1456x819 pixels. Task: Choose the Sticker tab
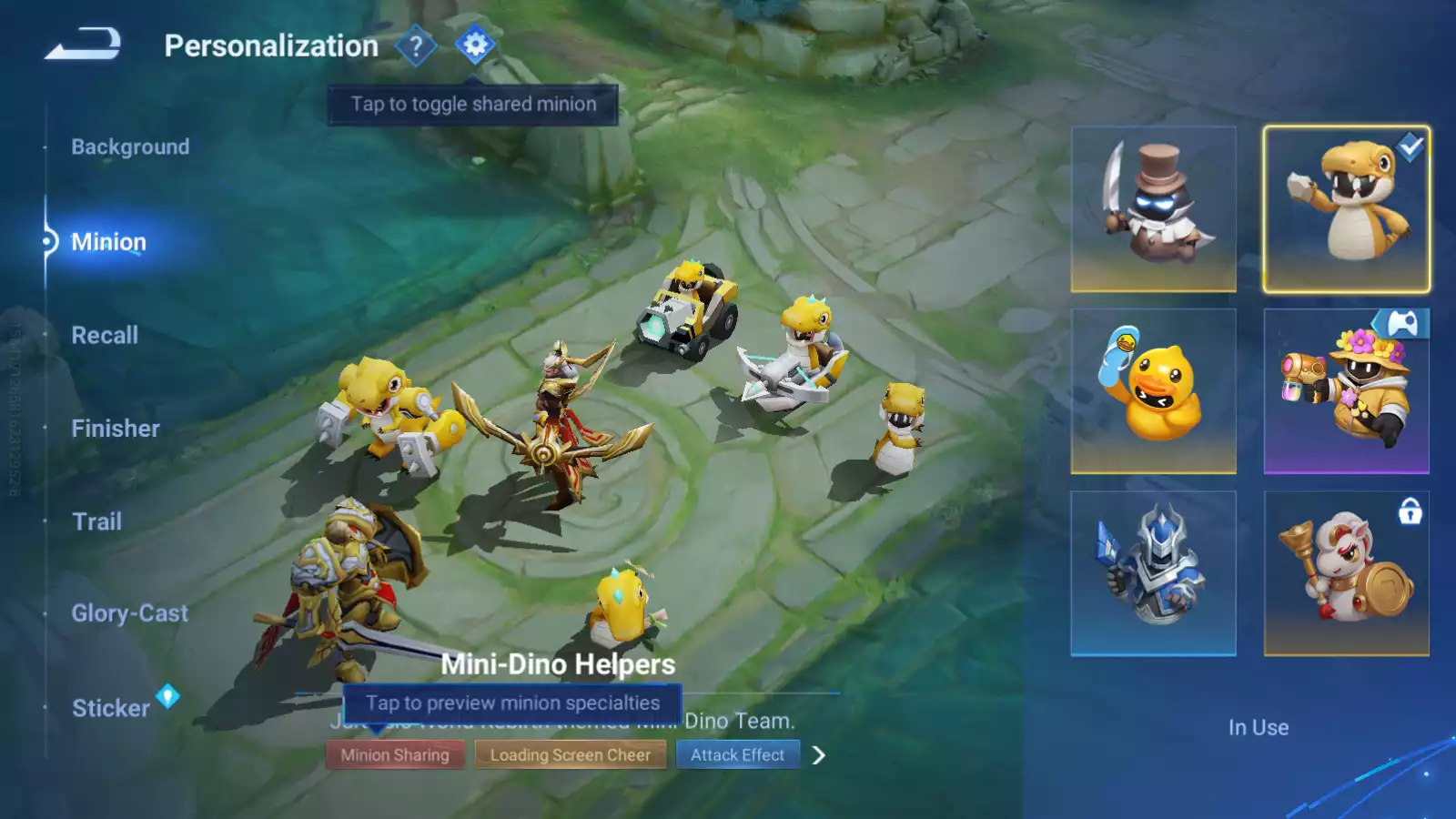(x=111, y=708)
